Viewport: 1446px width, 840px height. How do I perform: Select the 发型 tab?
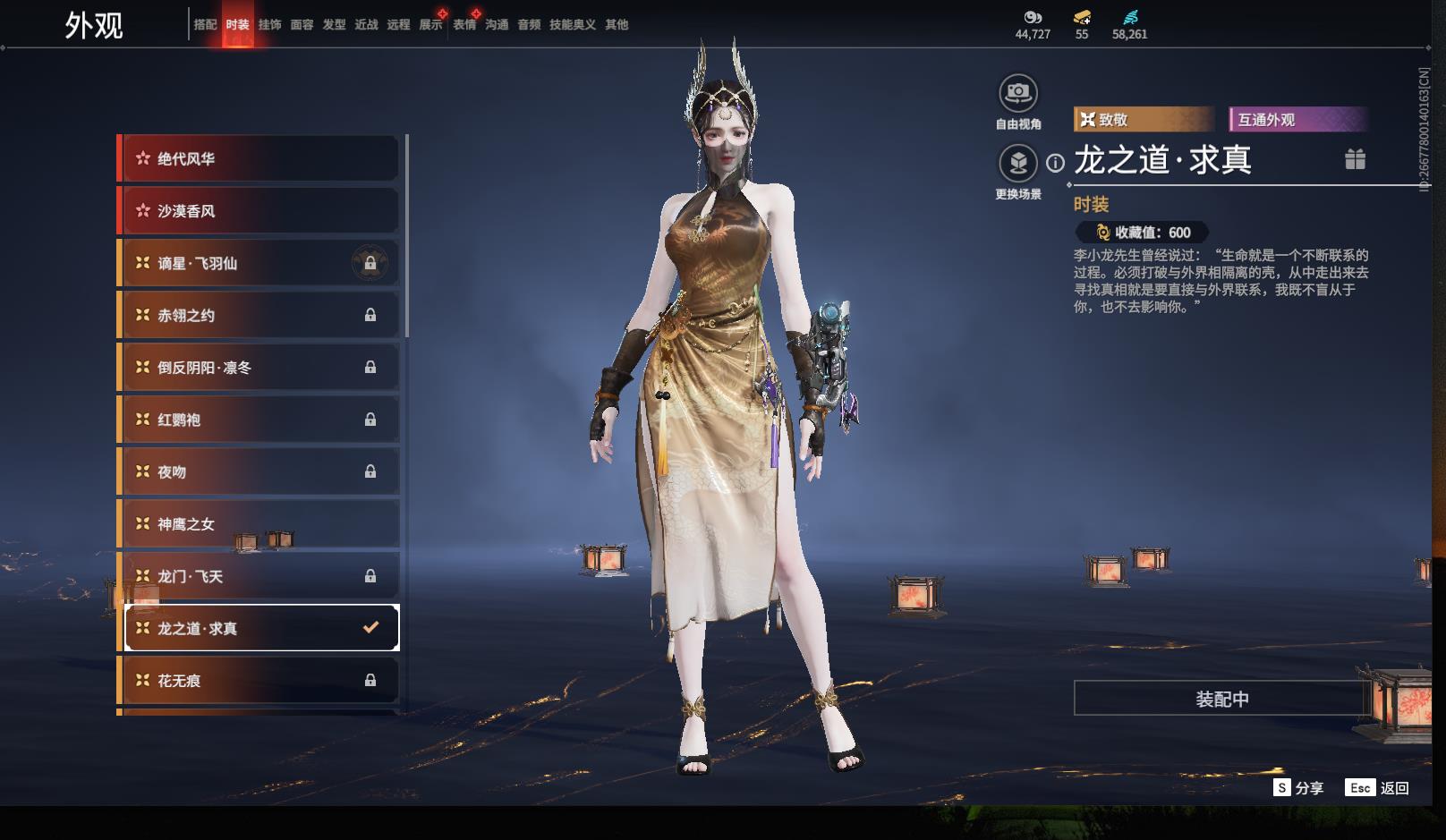coord(334,25)
